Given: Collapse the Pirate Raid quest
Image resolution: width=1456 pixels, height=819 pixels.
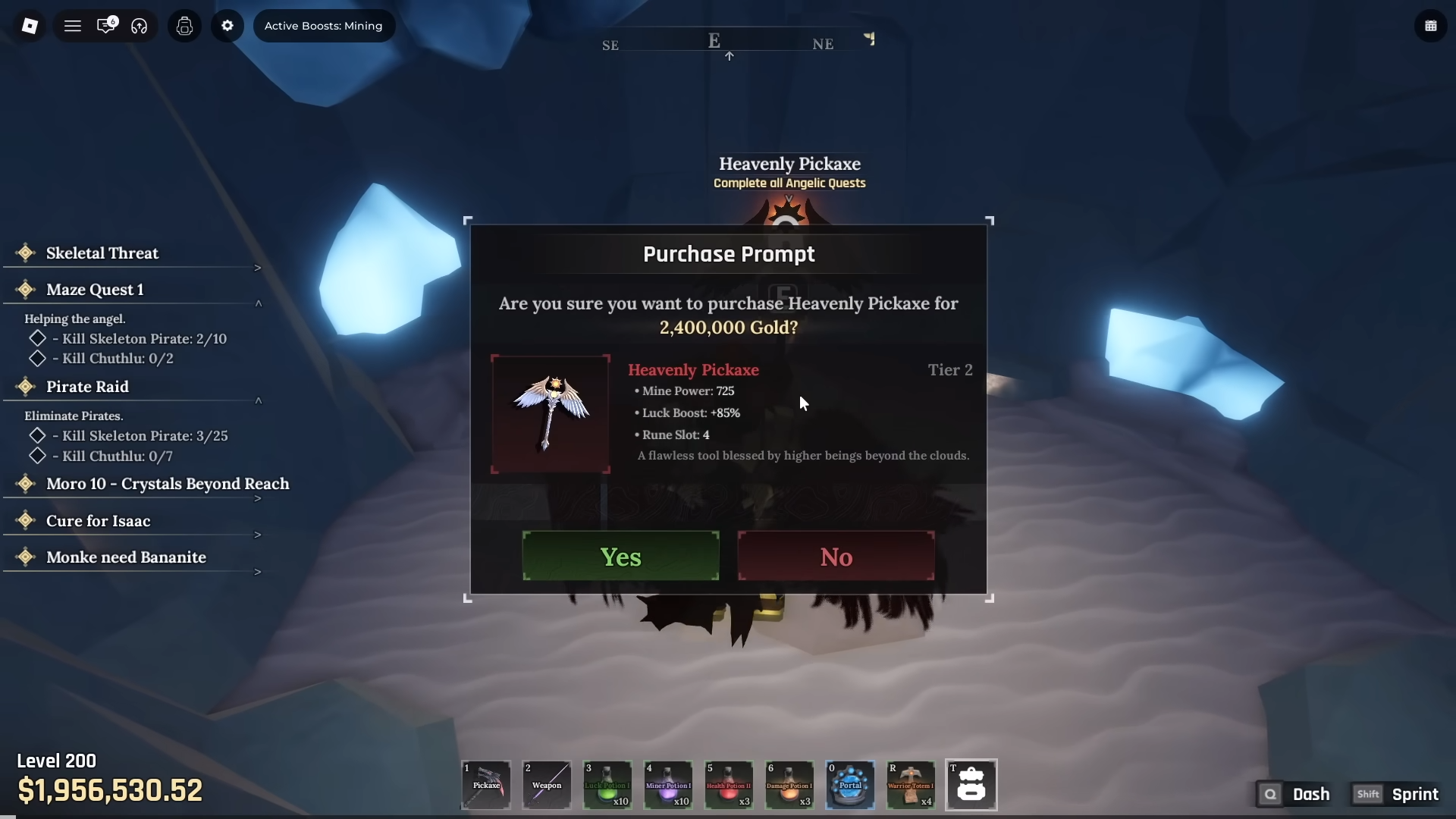Looking at the screenshot, I should [258, 400].
